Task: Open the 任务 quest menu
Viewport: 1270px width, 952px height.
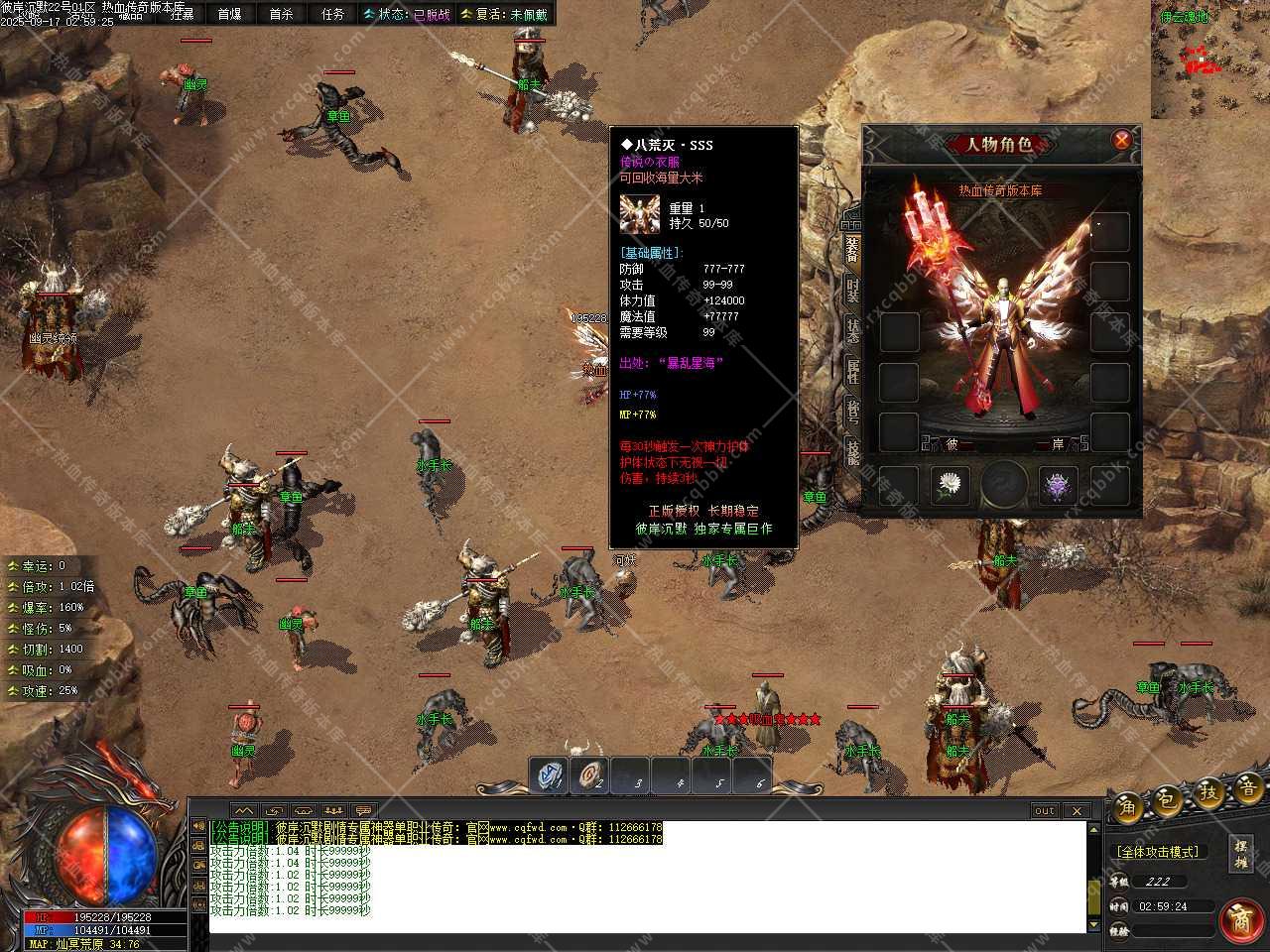Action: (x=333, y=14)
